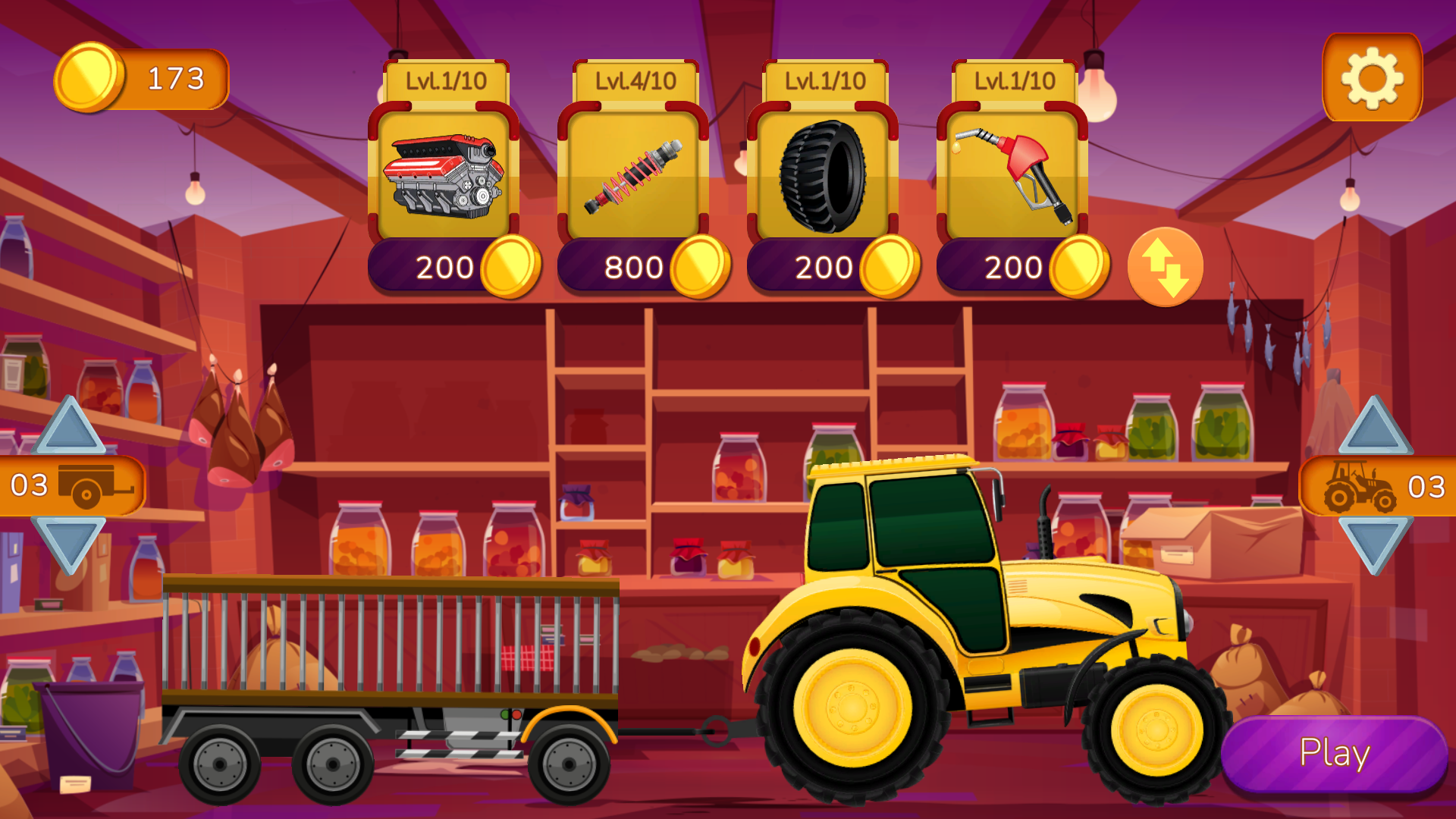The height and width of the screenshot is (819, 1456).
Task: Select the engine upgrade icon
Action: (x=444, y=174)
